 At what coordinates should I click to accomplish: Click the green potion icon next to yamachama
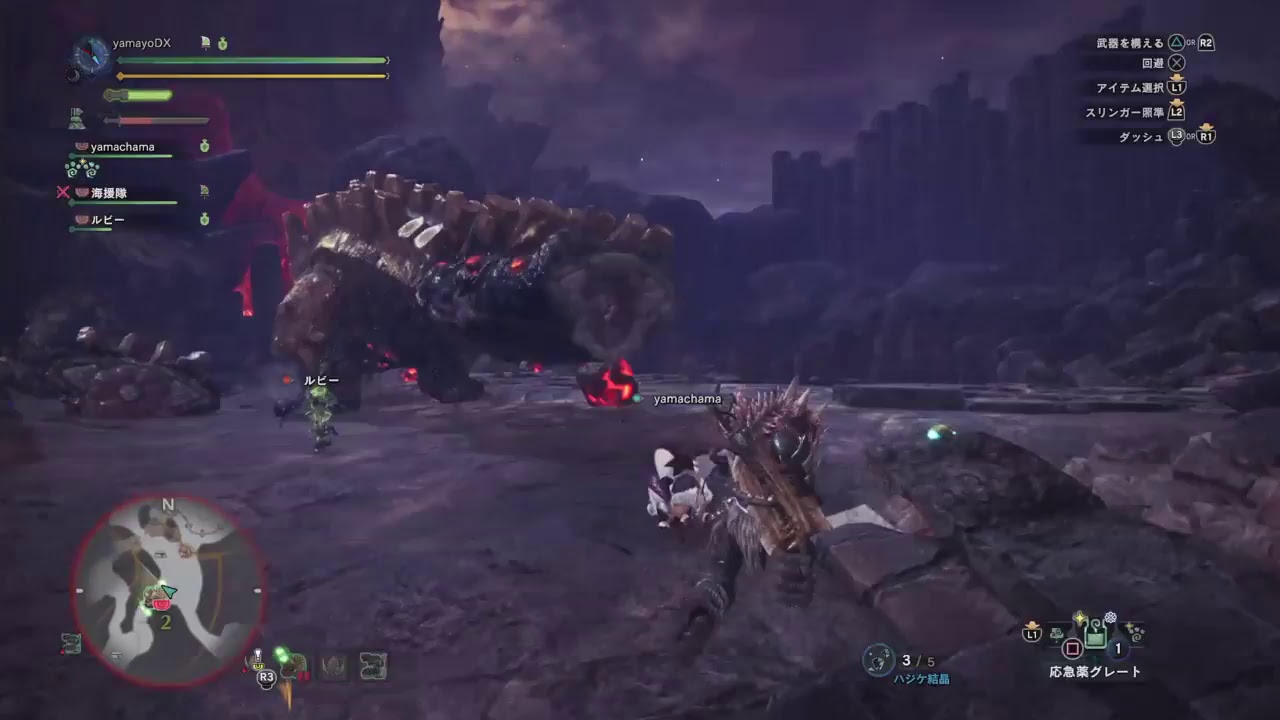[x=205, y=145]
